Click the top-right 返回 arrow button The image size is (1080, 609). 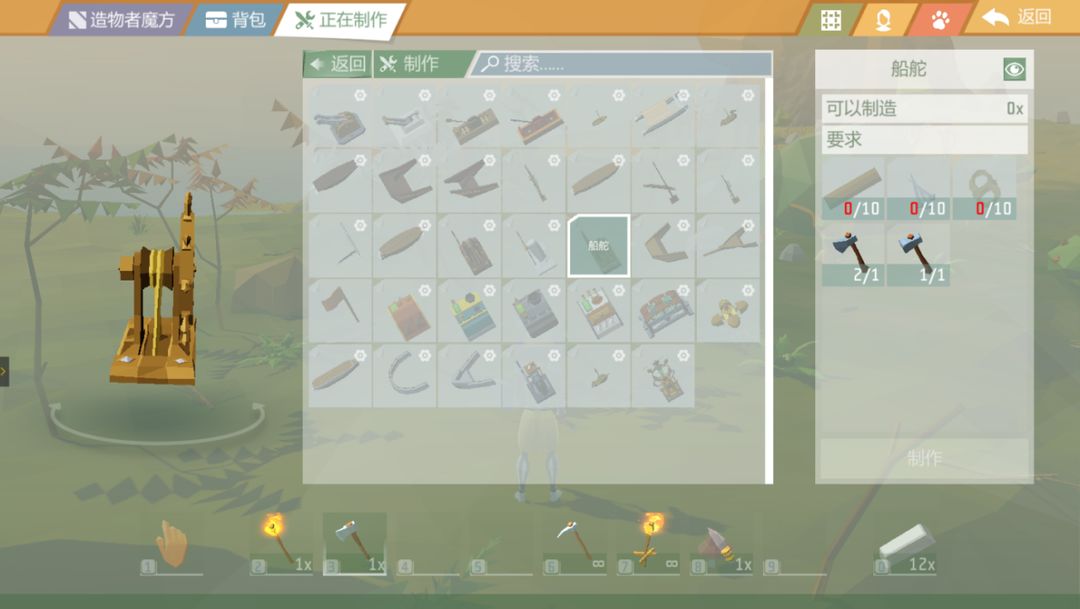[1018, 17]
